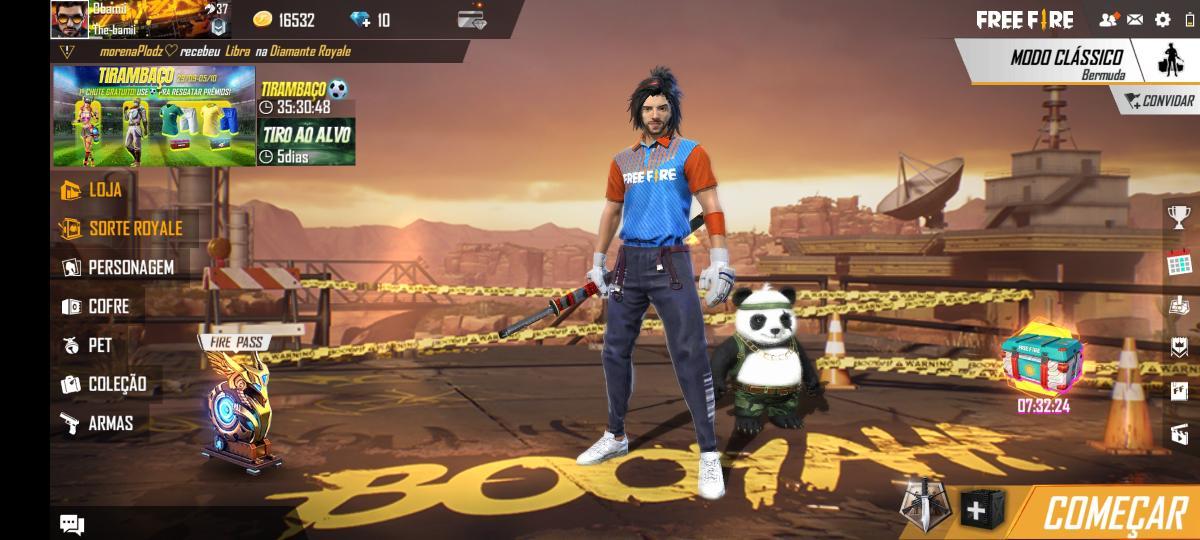Open the settings gear icon
1200x540 pixels.
pyautogui.click(x=1162, y=19)
